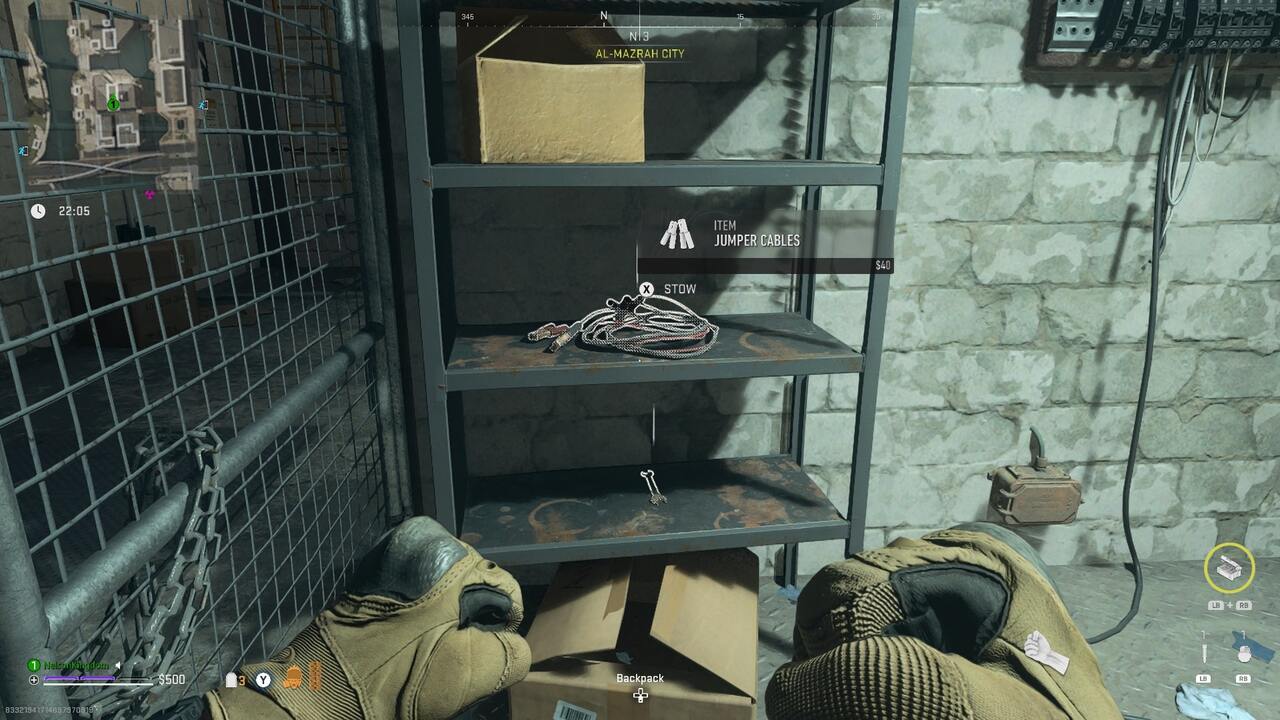Select the throwing knife lethal icon above LB
The width and height of the screenshot is (1280, 720).
pos(1204,648)
